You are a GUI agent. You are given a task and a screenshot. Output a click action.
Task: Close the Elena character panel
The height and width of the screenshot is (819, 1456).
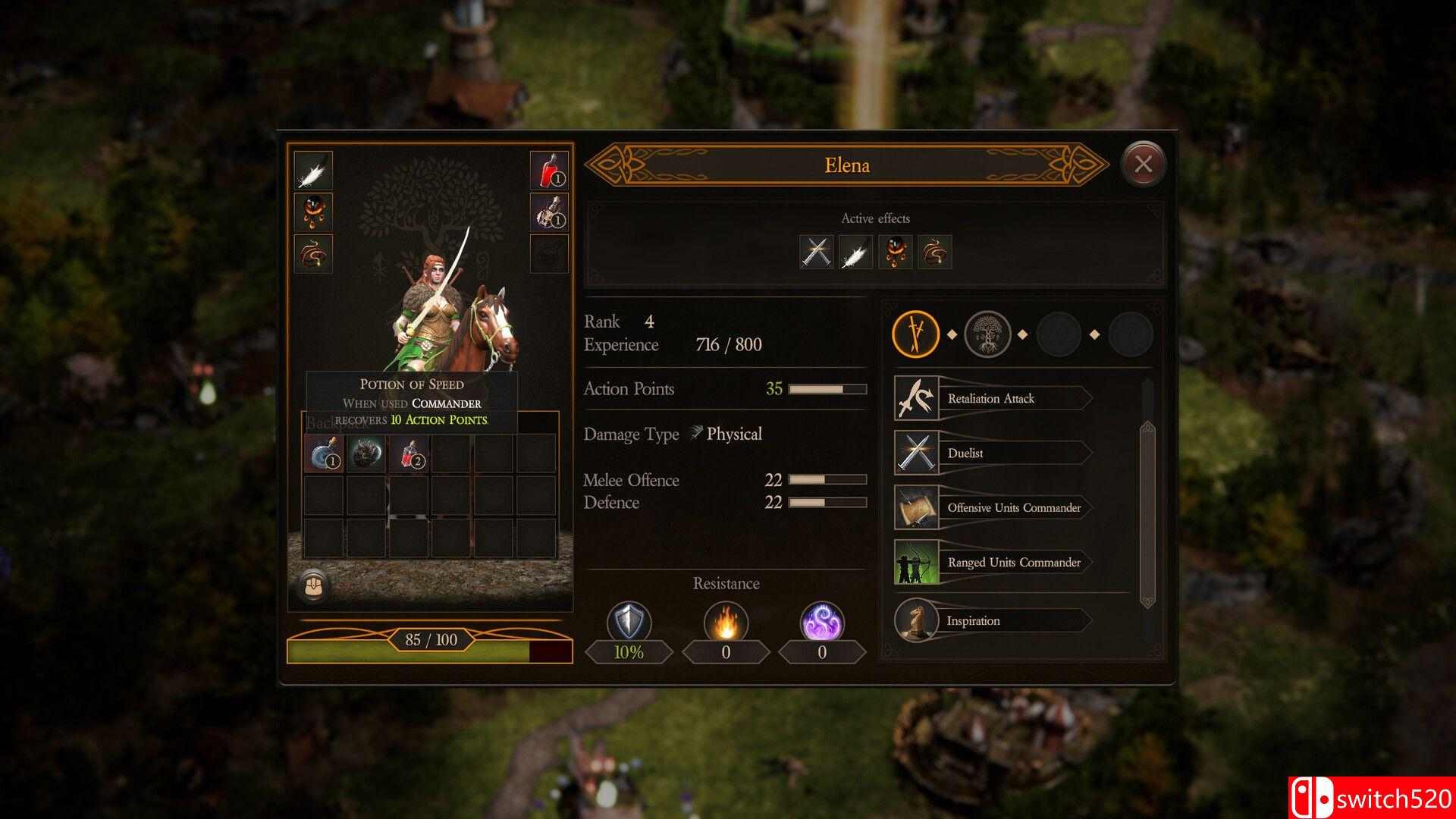[x=1143, y=164]
